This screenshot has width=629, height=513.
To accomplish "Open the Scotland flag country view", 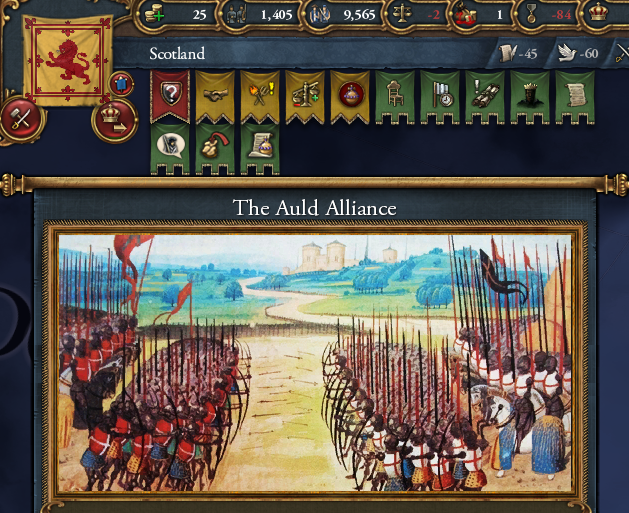I will tap(68, 60).
